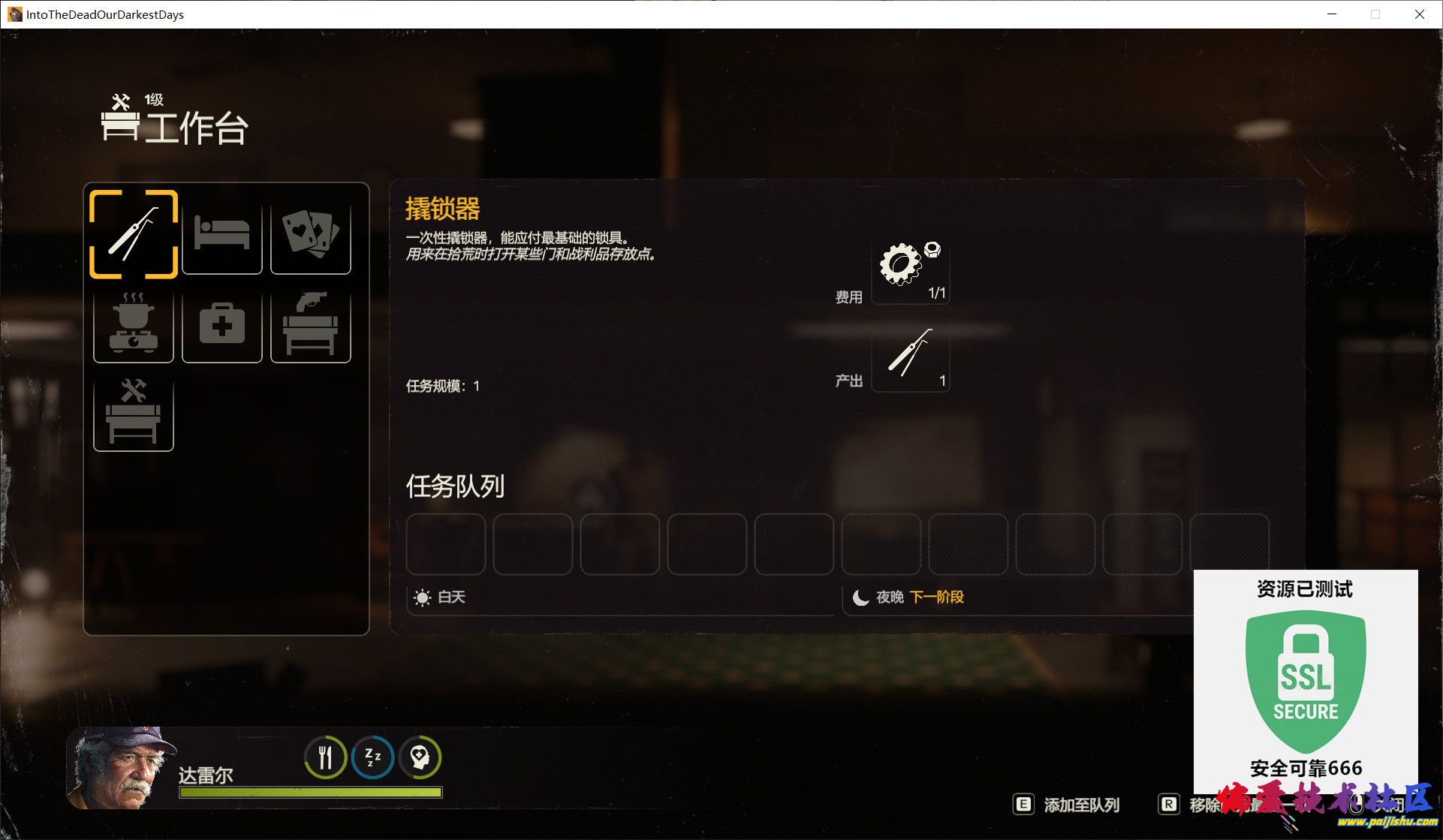Choose the gun workbench recipe
The image size is (1443, 840).
tap(310, 324)
